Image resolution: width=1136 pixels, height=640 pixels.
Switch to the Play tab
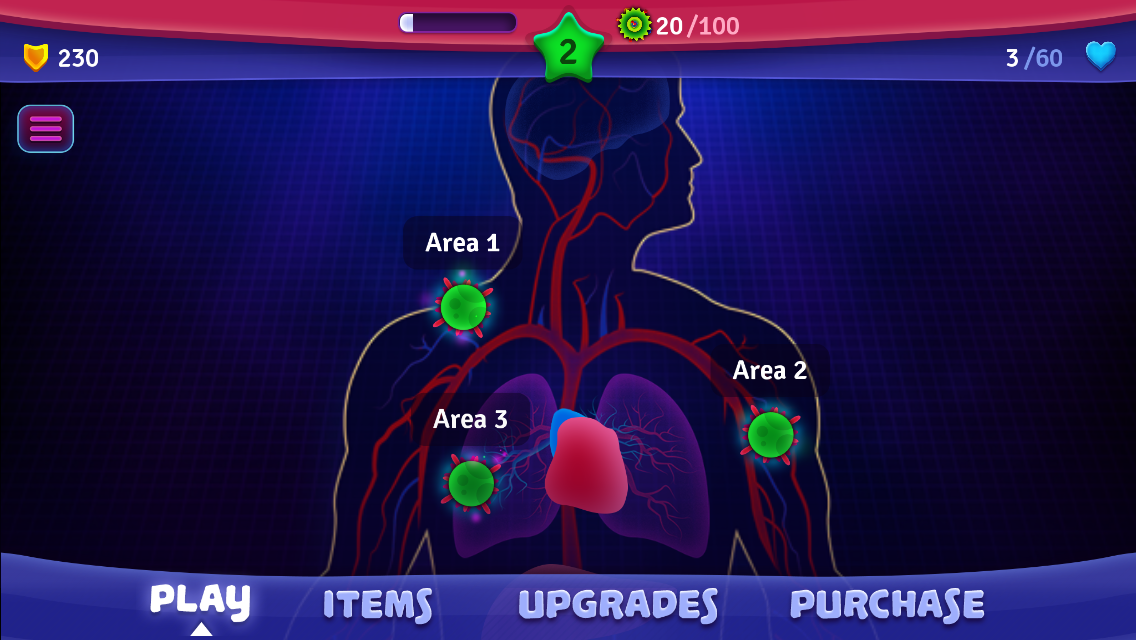[200, 601]
